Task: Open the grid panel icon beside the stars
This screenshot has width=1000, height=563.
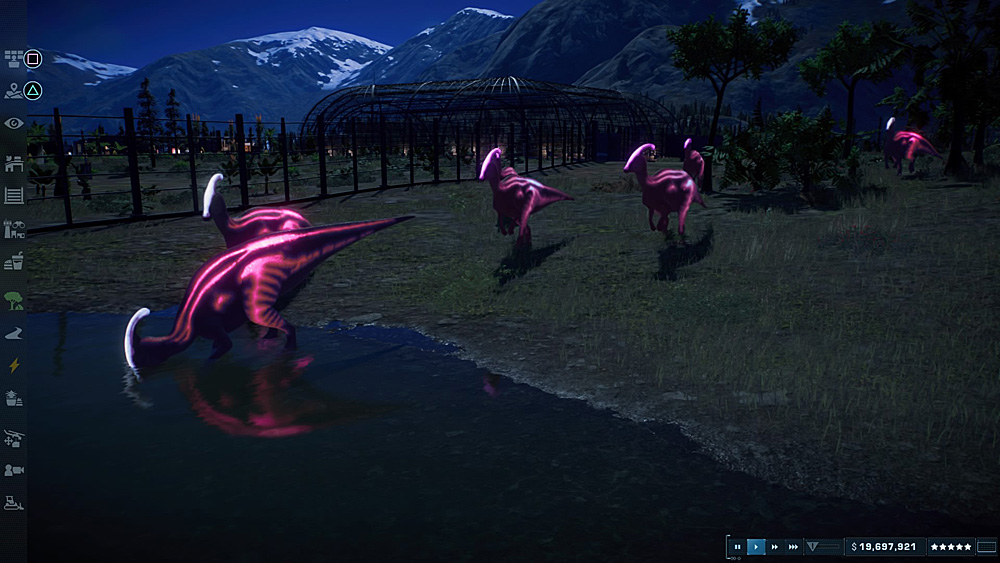Action: coord(987,547)
